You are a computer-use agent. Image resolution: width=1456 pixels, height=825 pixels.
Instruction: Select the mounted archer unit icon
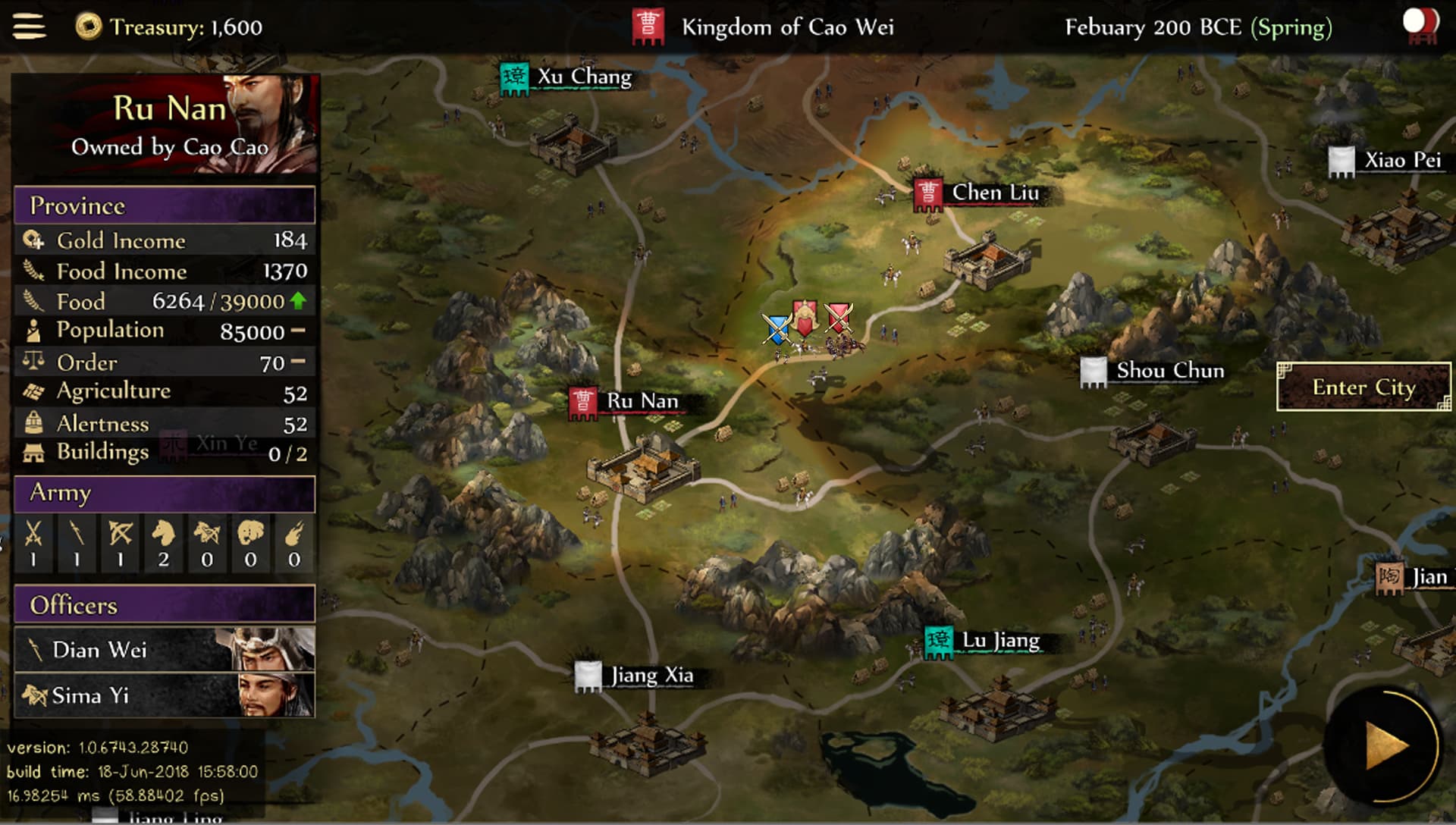coord(206,540)
